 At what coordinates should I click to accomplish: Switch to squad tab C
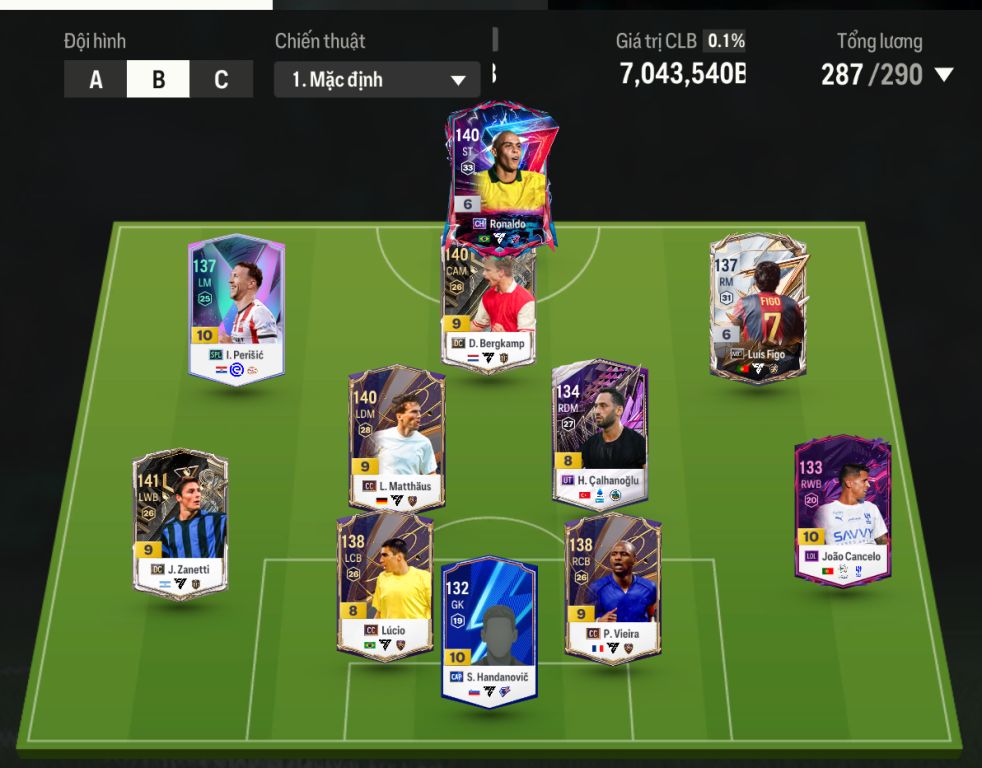pos(221,80)
